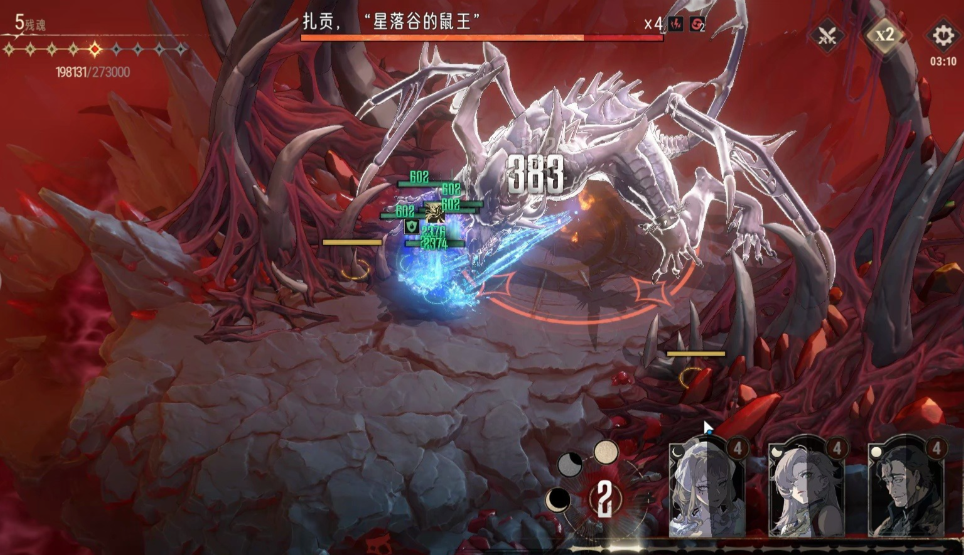Viewport: 964px width, 555px height.
Task: Click the gray half-moon phase orb
Action: click(x=570, y=464)
